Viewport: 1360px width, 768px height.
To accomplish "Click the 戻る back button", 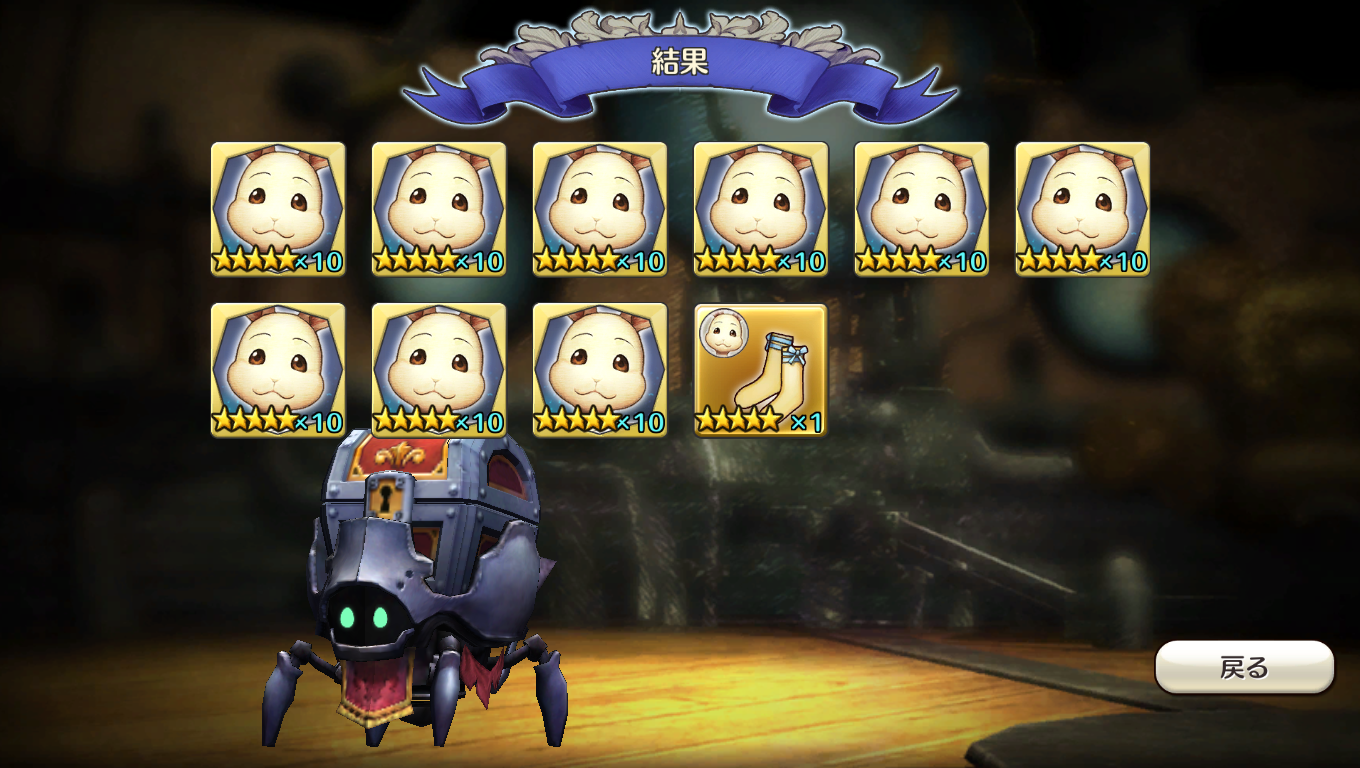I will click(1244, 667).
